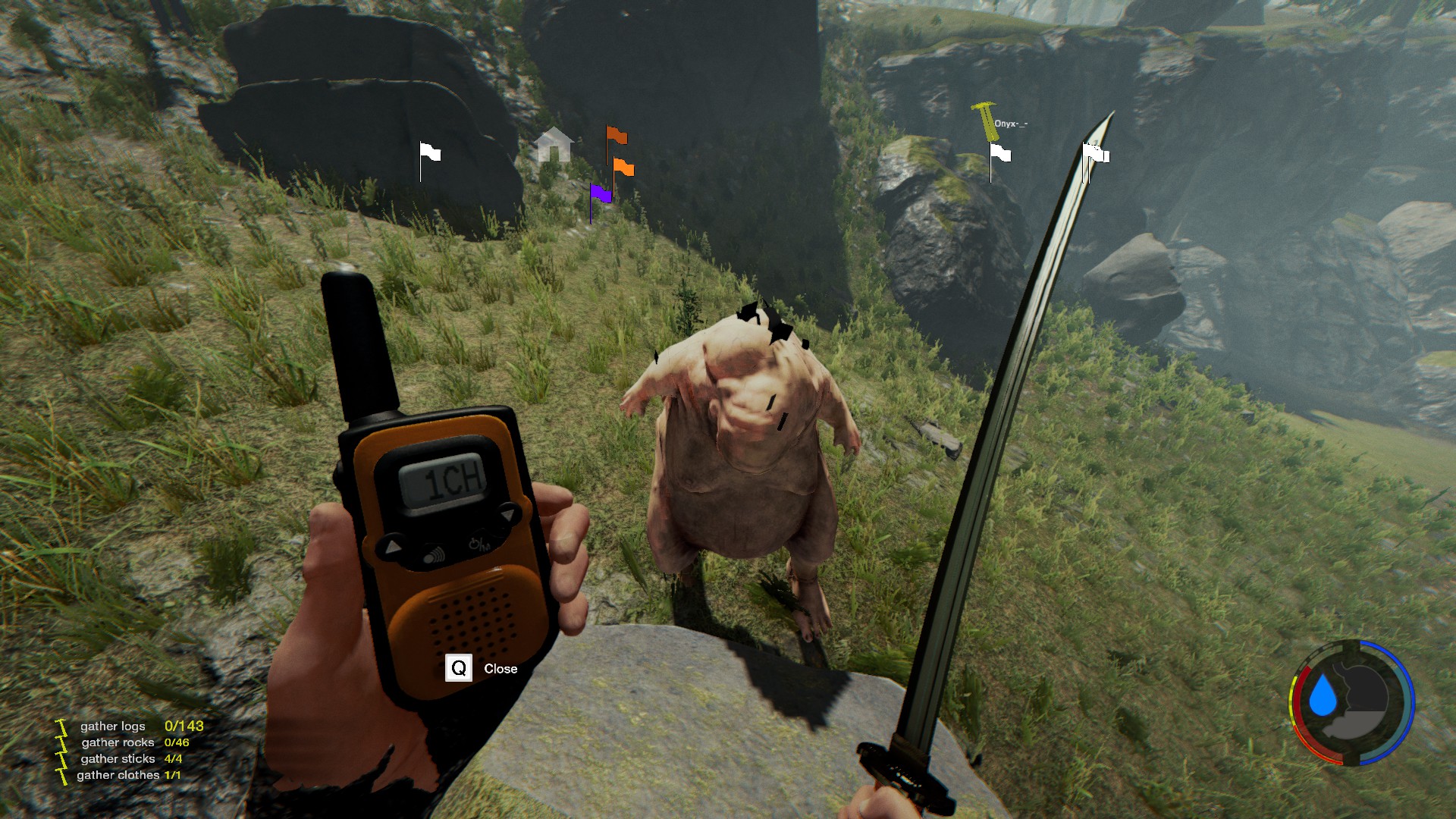Click the home base marker icon
Image resolution: width=1456 pixels, height=819 pixels.
[554, 144]
